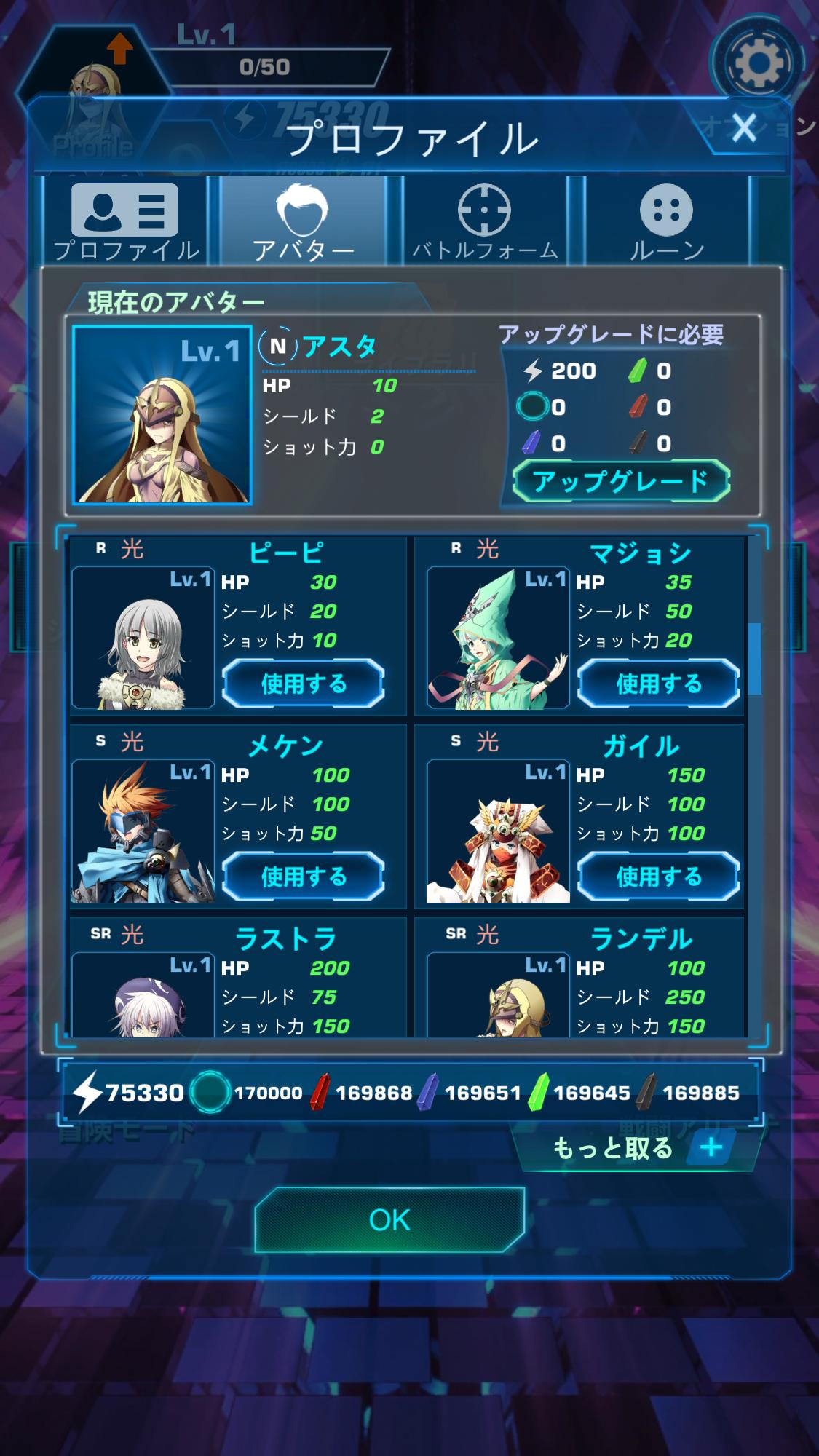Click the avatar list scrollbar
The image size is (819, 1456).
pyautogui.click(x=755, y=657)
